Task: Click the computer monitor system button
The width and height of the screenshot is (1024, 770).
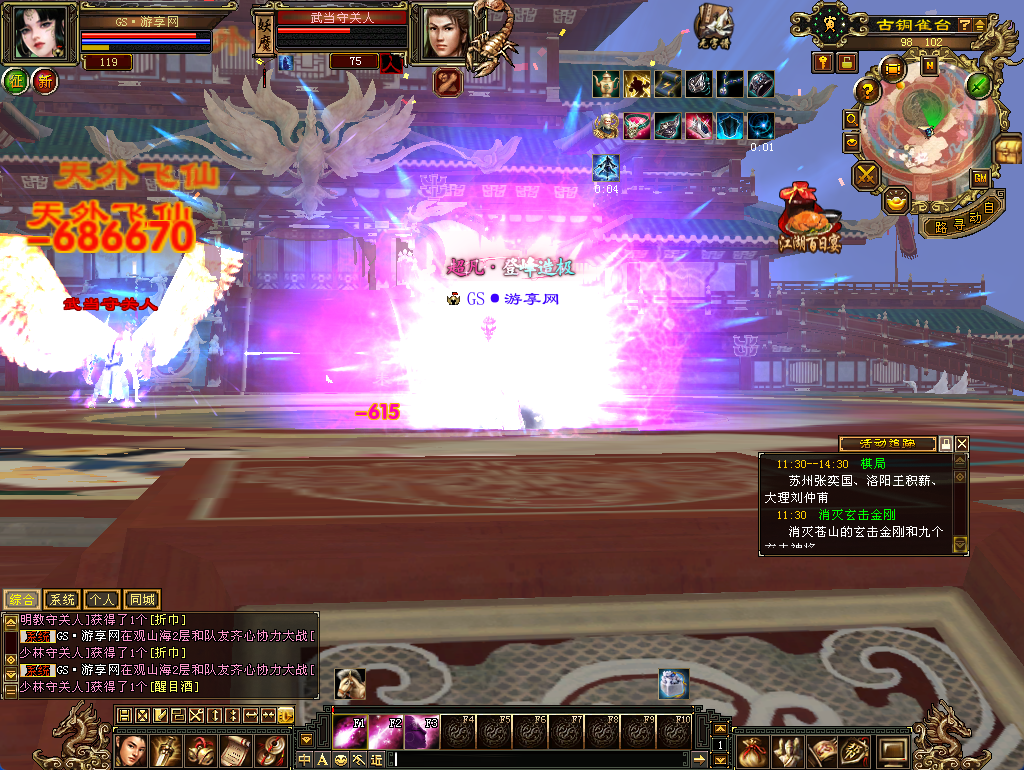Action: (893, 749)
